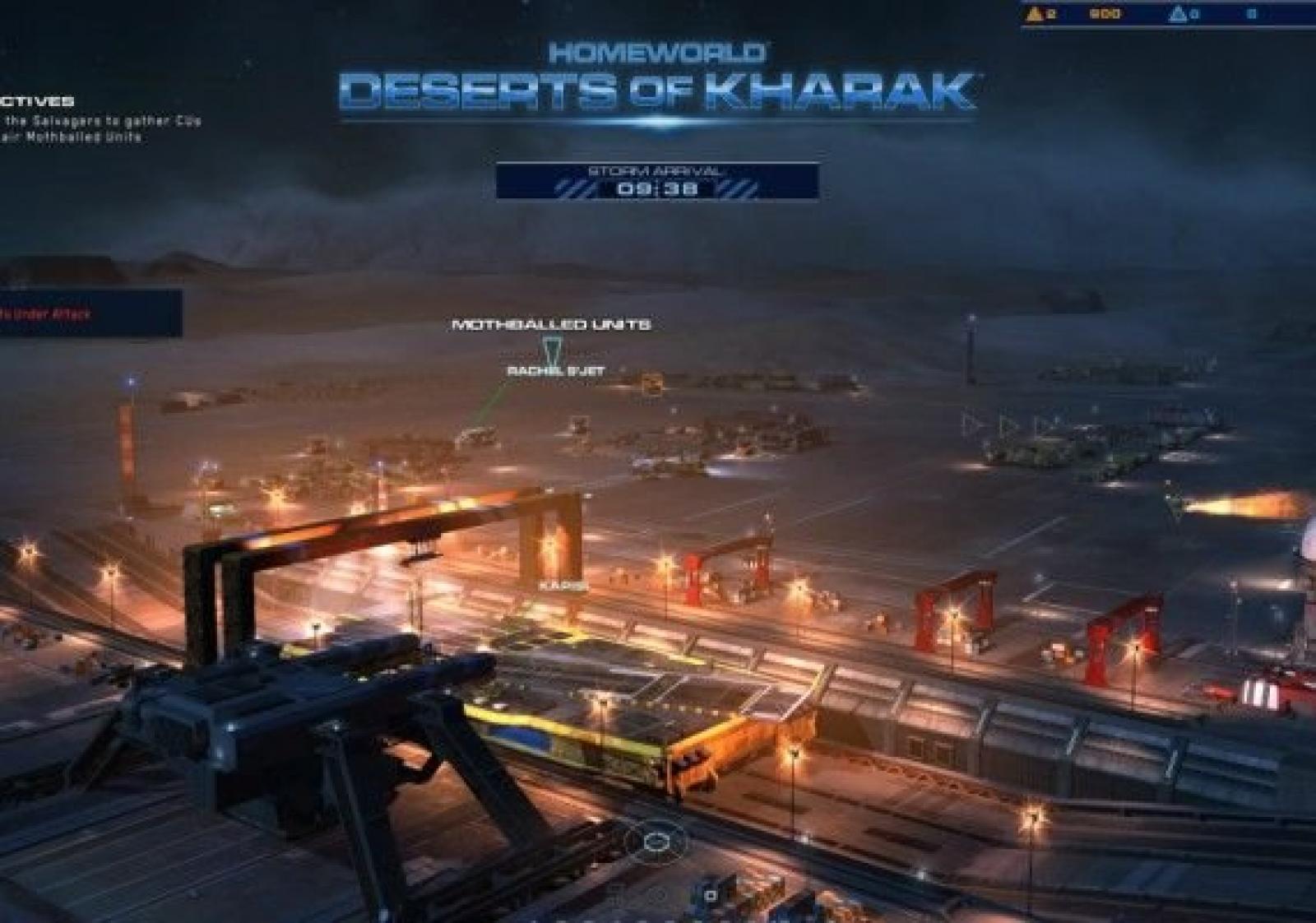Open the Objectives tracker panel
This screenshot has height=923, width=1316.
tap(39, 101)
